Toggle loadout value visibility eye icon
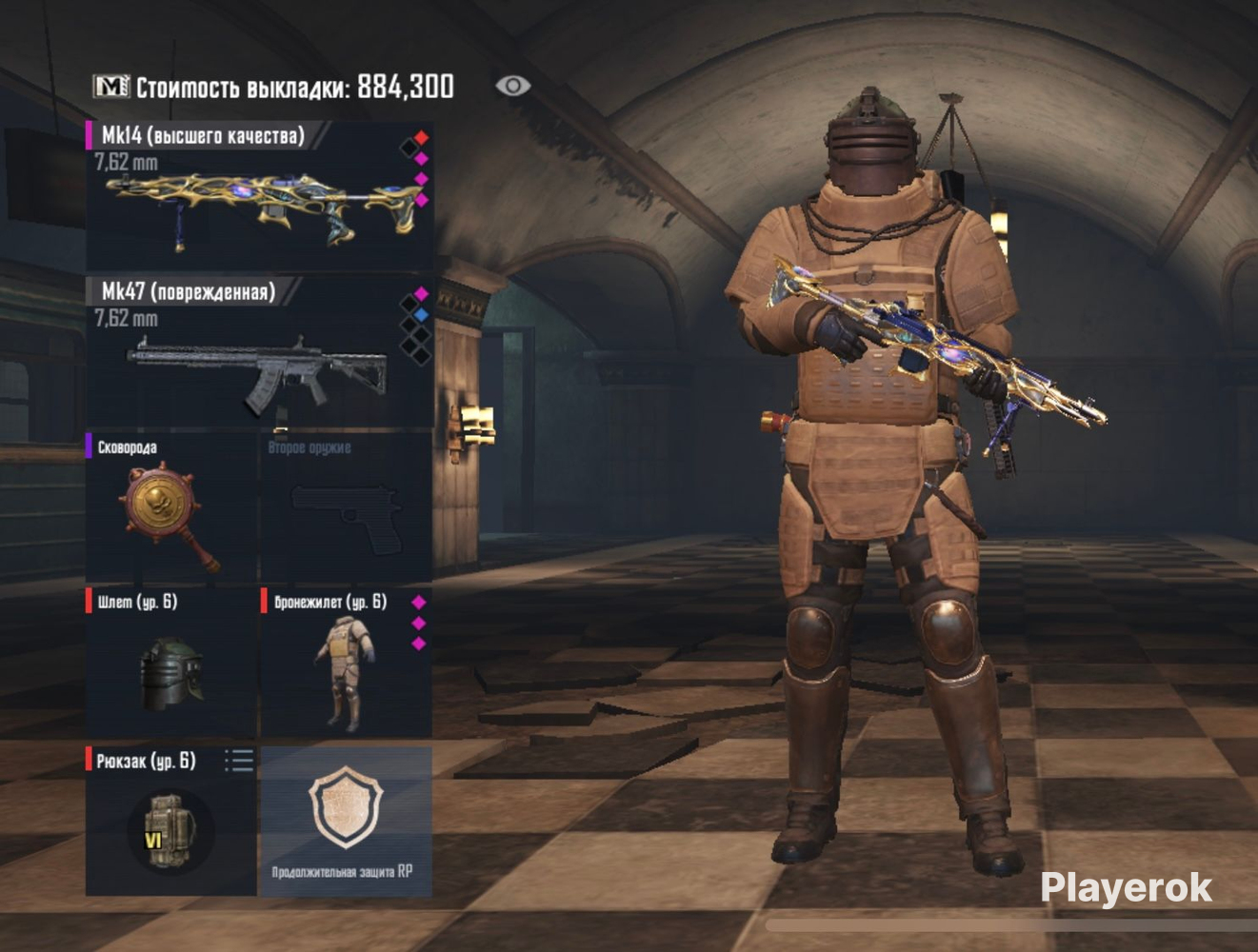 (x=512, y=86)
